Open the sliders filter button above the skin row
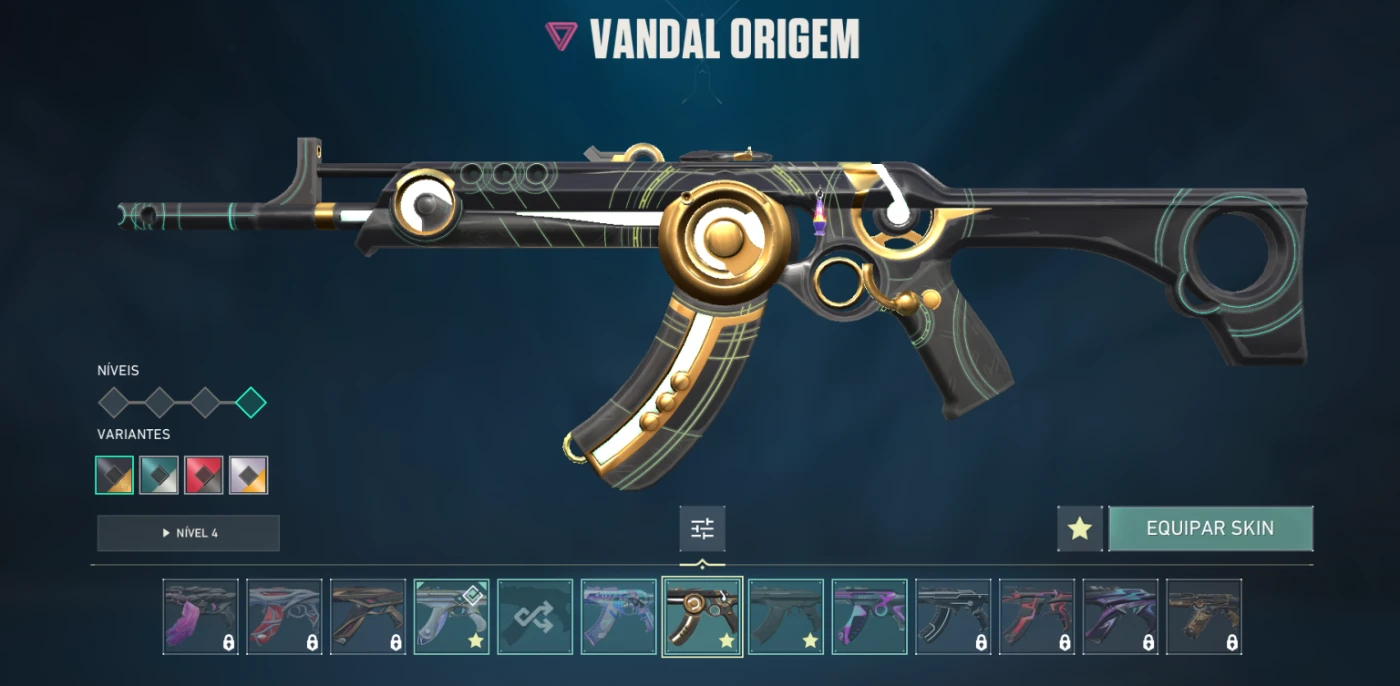 tap(702, 528)
